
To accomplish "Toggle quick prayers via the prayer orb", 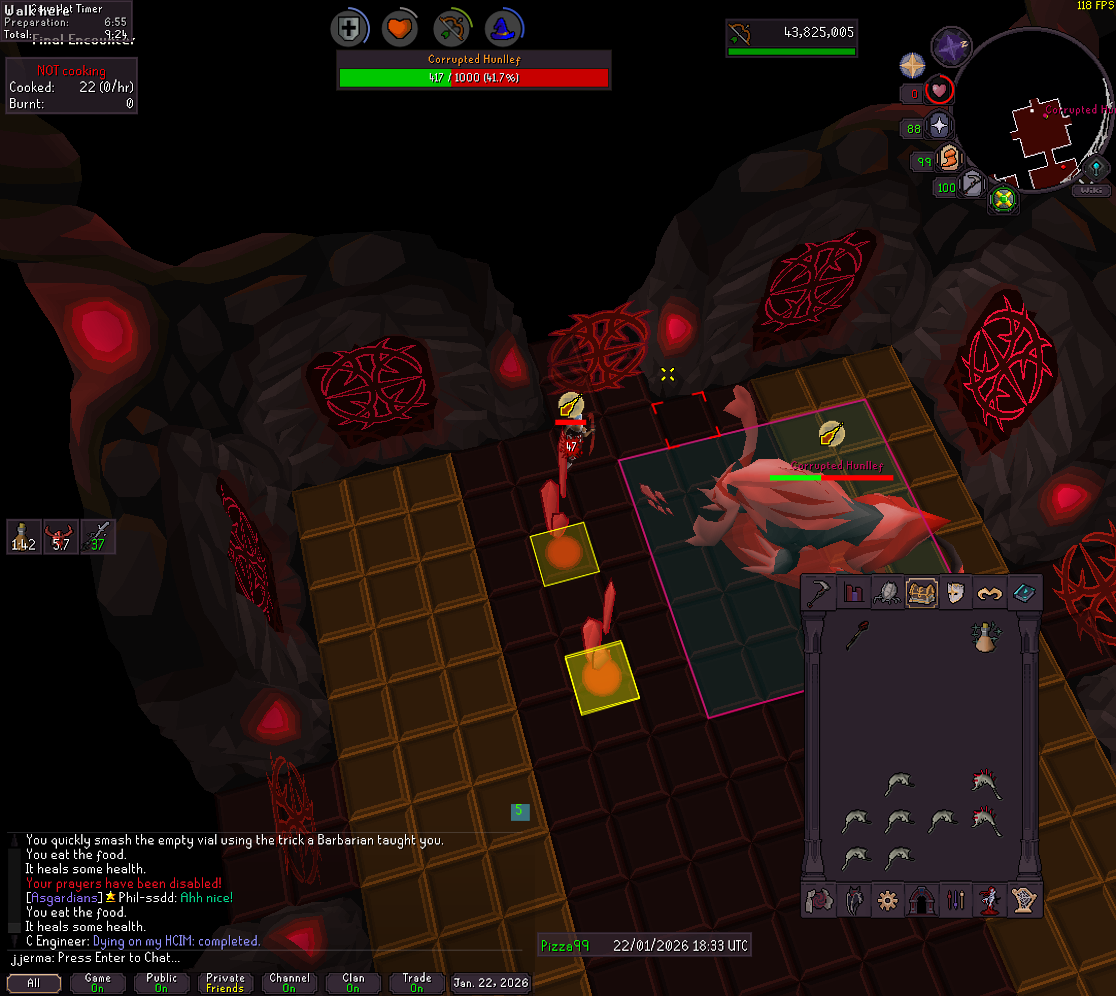I will point(939,127).
